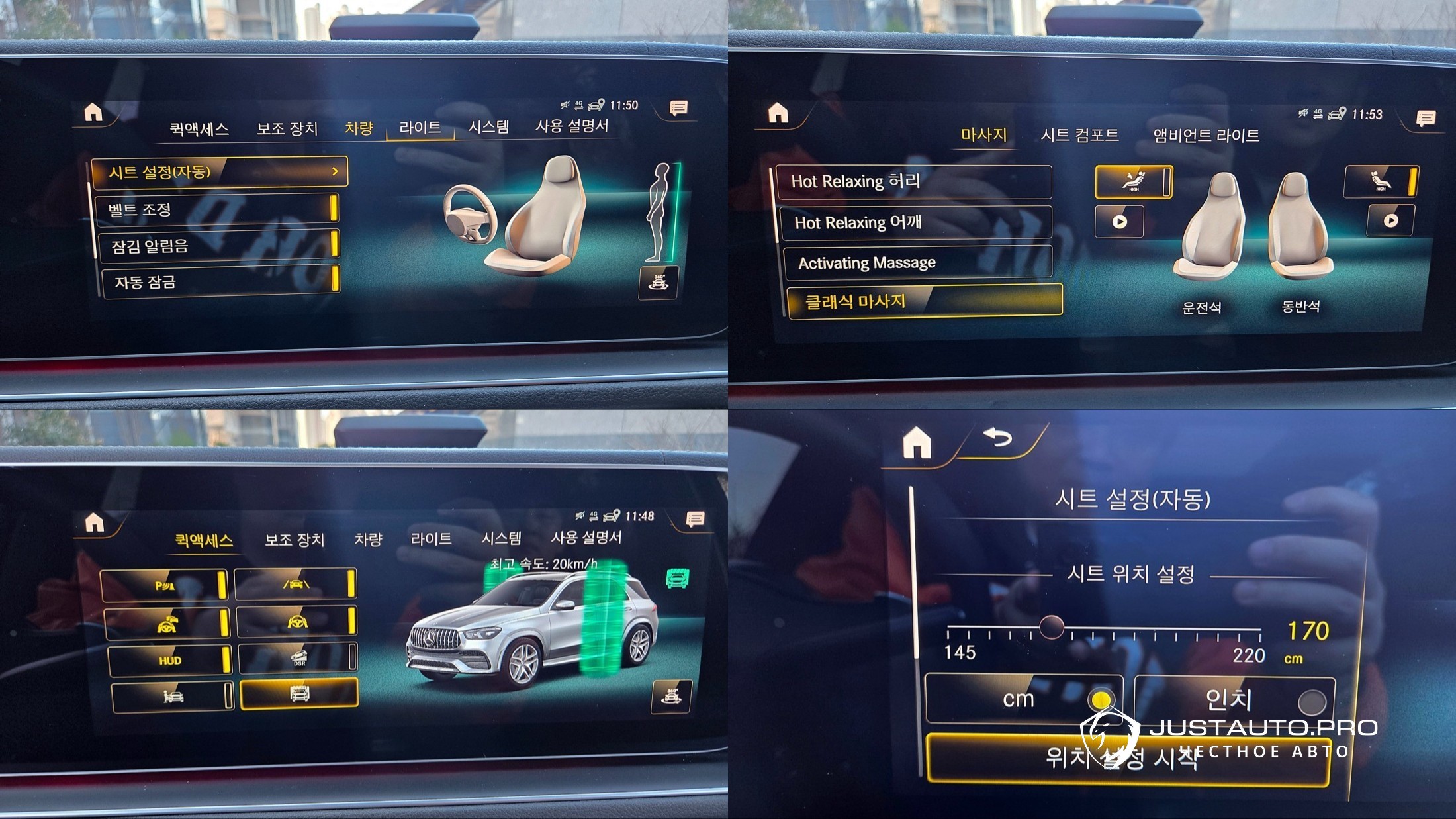Toggle the 자동 잠금 option

tap(220, 282)
